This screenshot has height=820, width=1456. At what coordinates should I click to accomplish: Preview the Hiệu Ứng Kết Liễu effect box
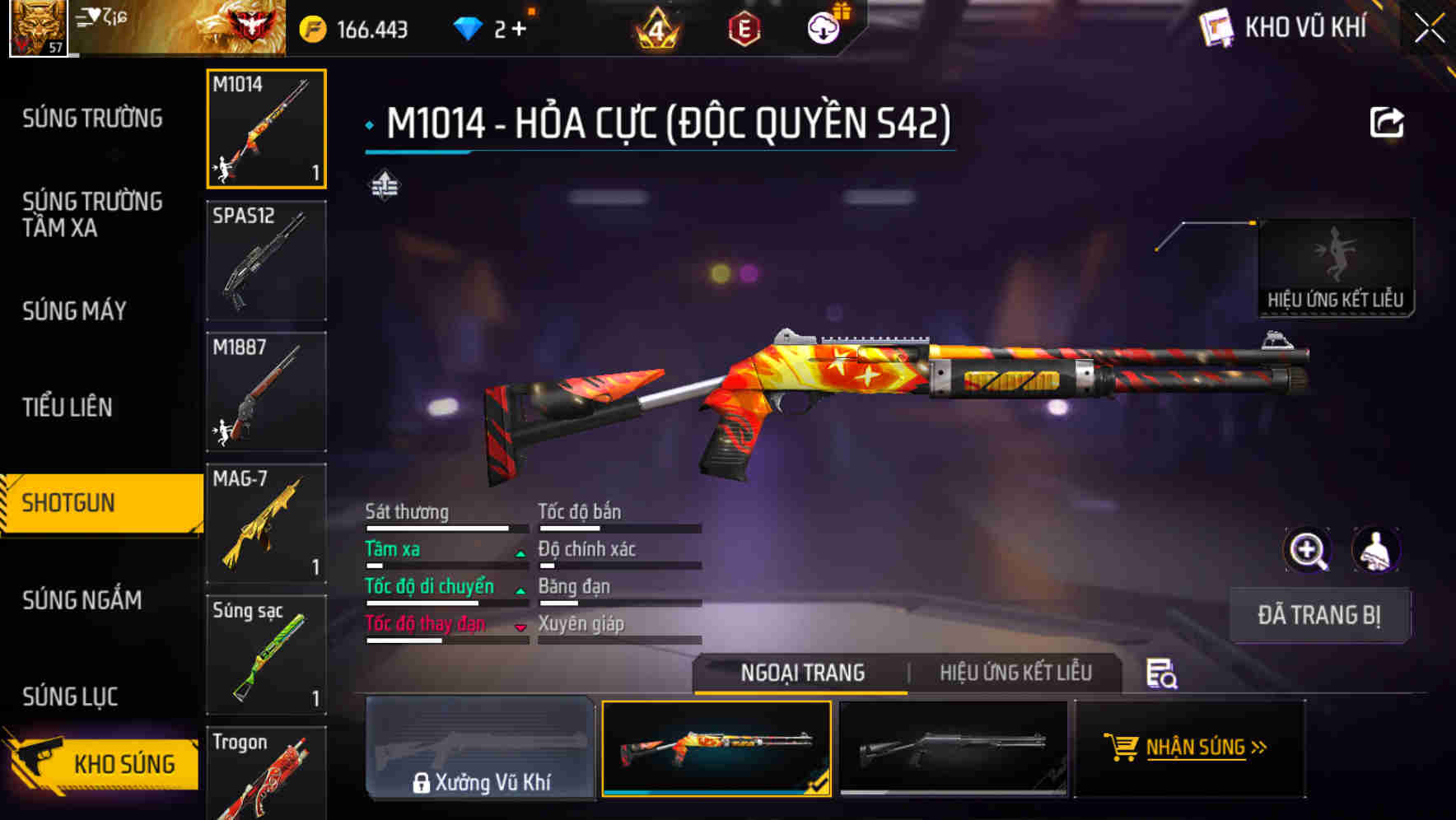(x=1335, y=259)
